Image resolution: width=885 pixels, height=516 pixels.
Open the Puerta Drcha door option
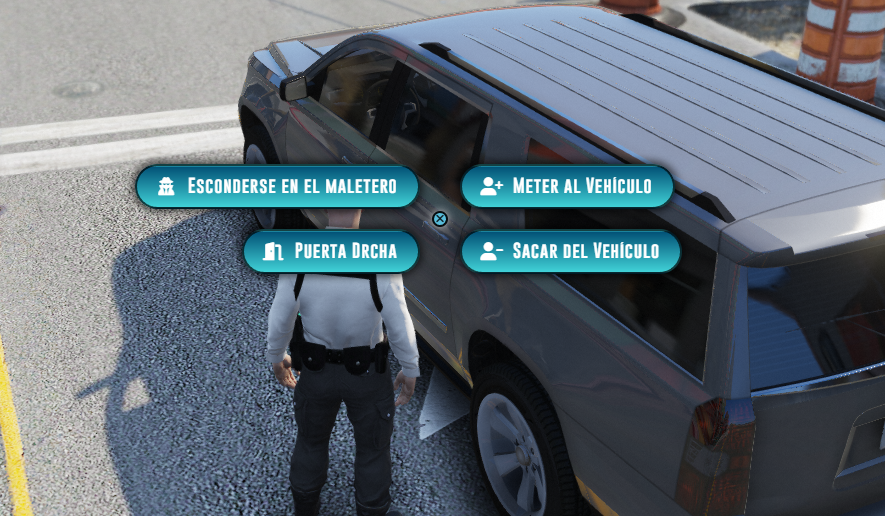pyautogui.click(x=331, y=251)
